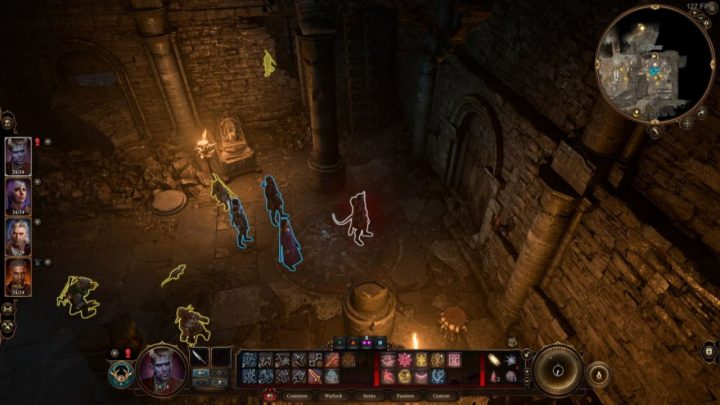Image resolution: width=720 pixels, height=405 pixels.
Task: Select the first party portrait with horns
Action: 18,153
